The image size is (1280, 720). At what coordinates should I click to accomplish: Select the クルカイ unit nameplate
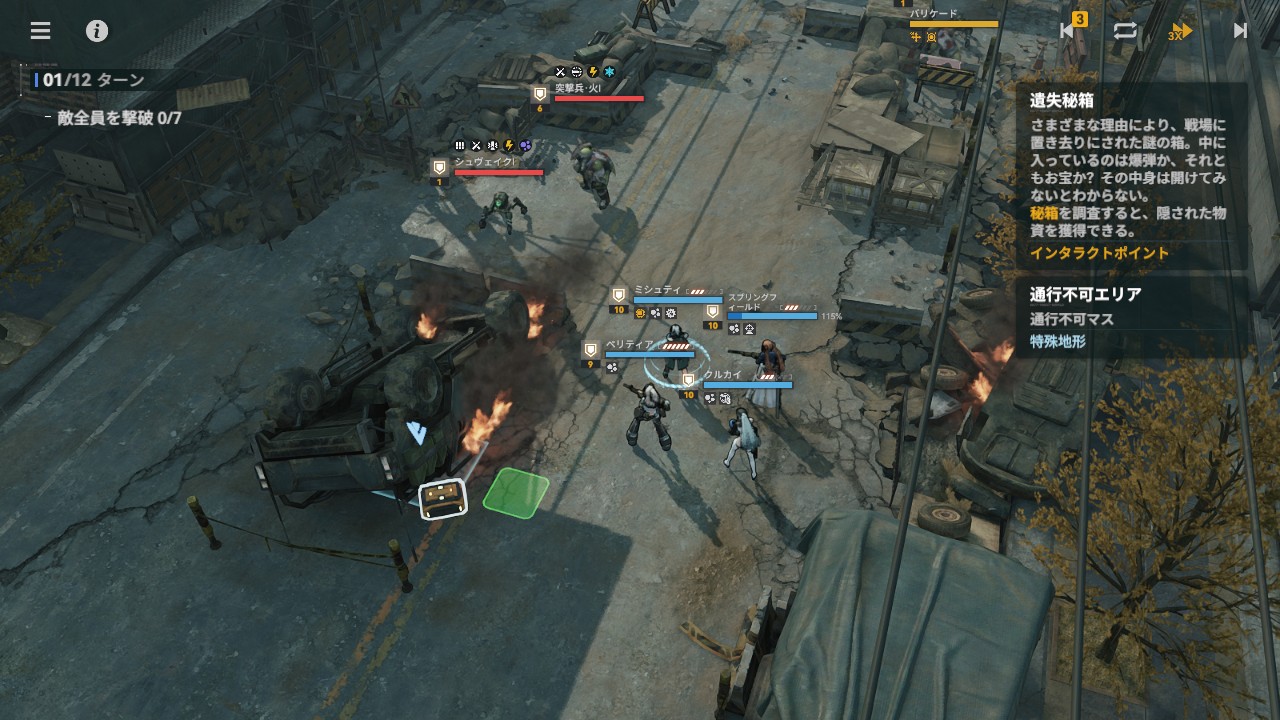723,375
